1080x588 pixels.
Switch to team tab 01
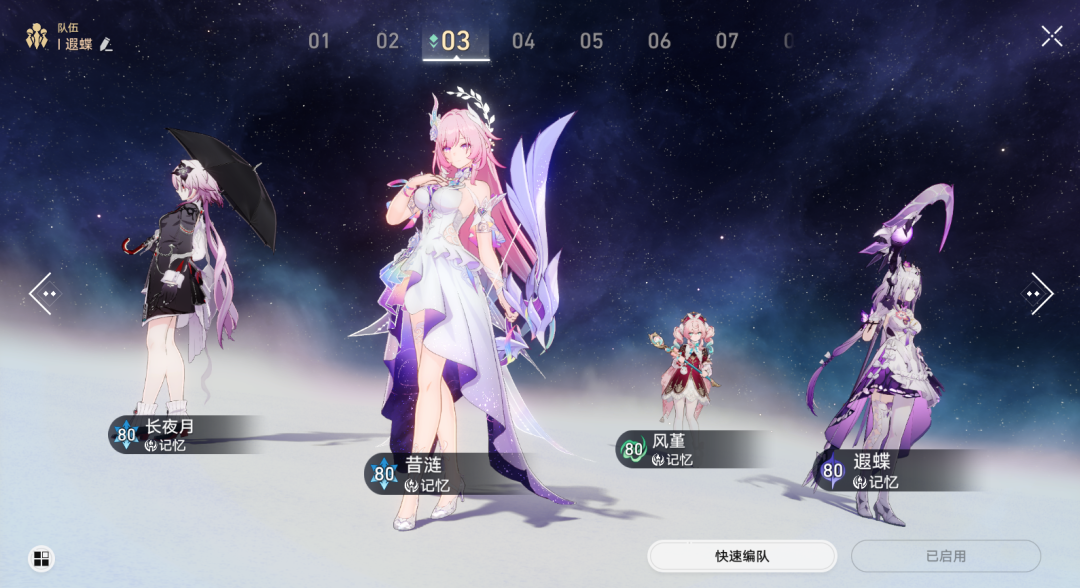click(x=319, y=41)
